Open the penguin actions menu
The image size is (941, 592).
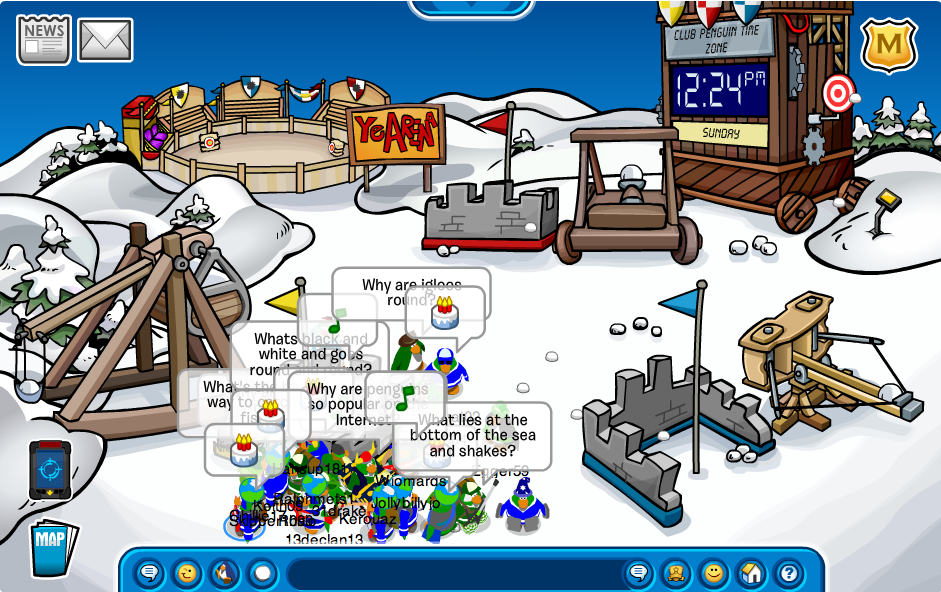[225, 574]
